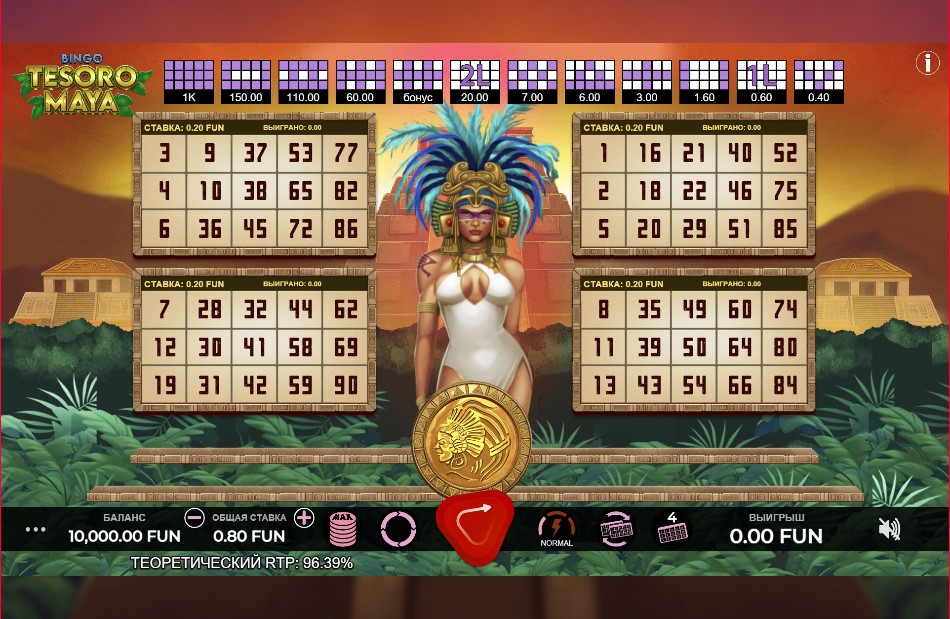View the бонус pattern tile

coord(417,82)
